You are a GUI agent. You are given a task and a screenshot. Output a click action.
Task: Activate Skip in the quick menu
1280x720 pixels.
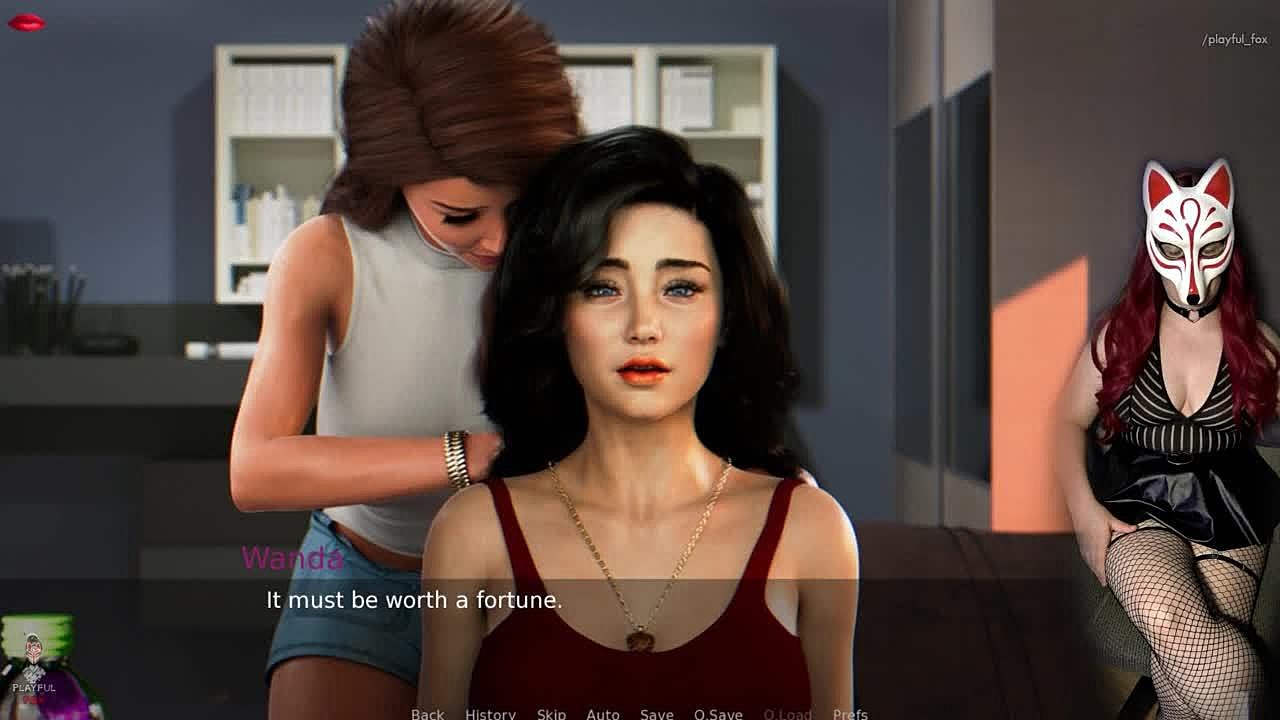551,713
